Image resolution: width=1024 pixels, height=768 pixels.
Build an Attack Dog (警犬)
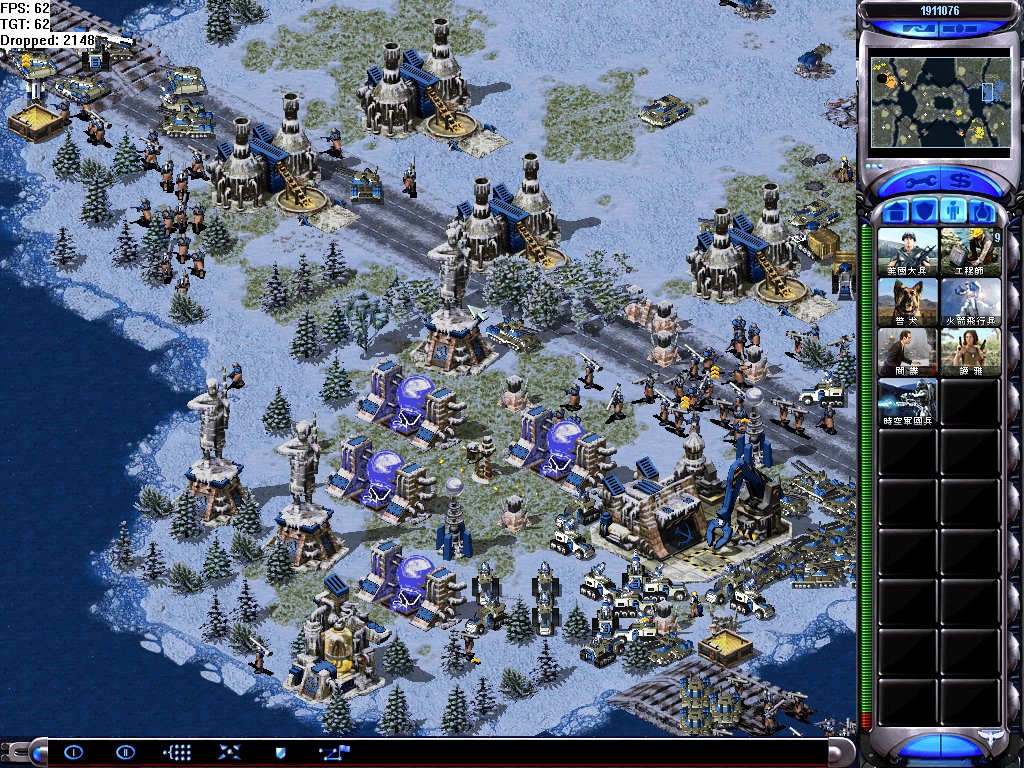point(908,302)
